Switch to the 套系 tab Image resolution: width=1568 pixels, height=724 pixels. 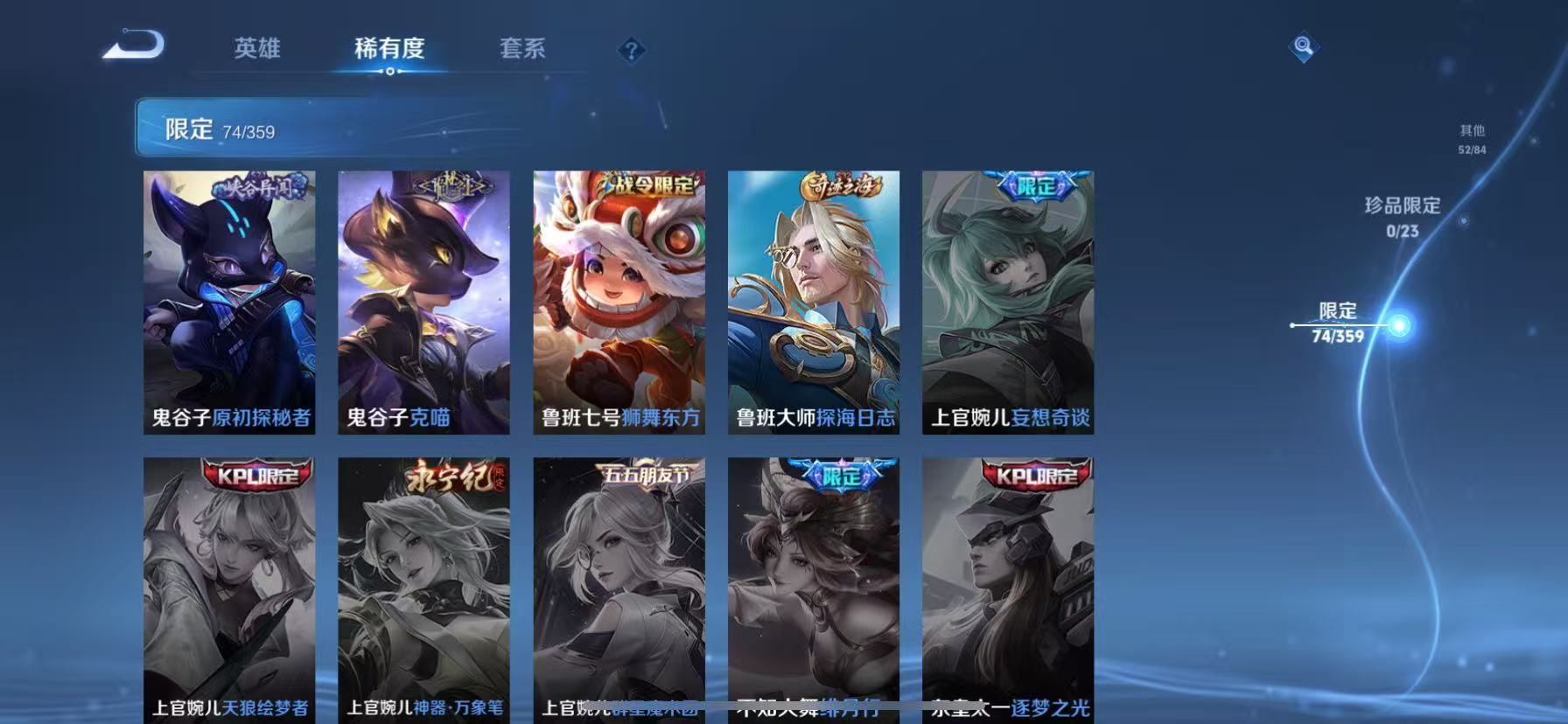522,50
